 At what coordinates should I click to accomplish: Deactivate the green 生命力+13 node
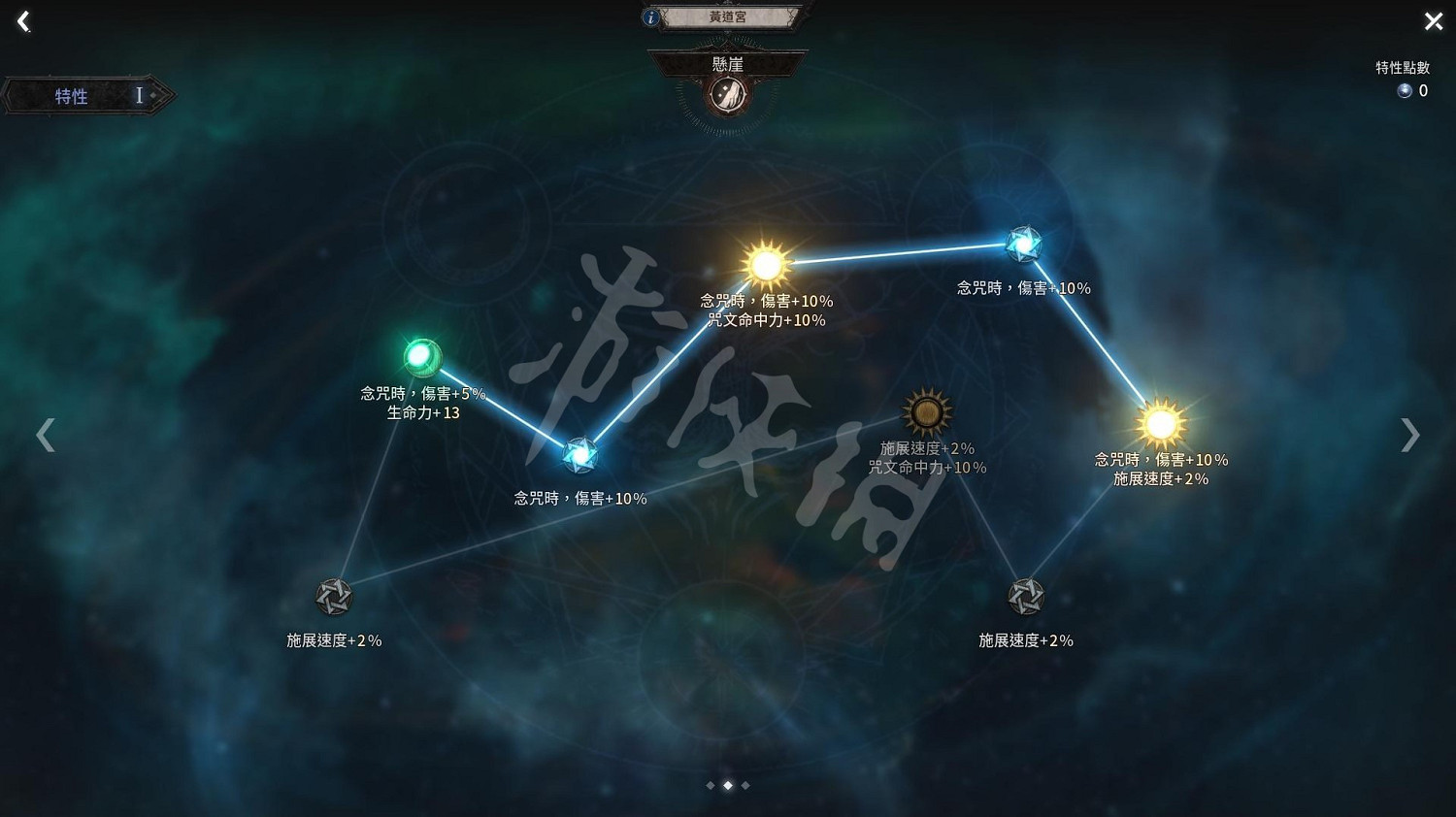tap(423, 357)
